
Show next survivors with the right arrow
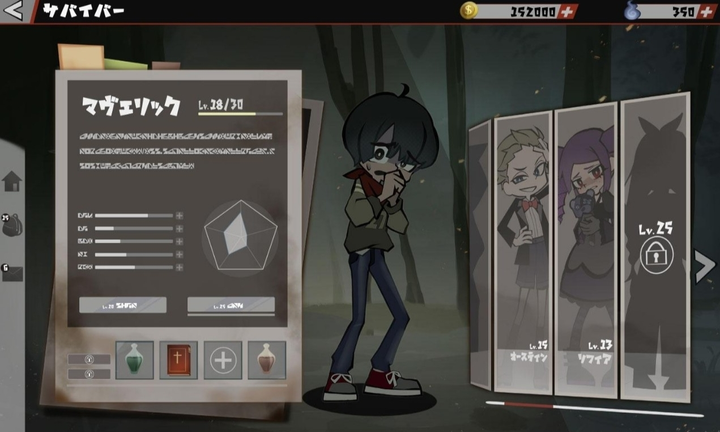(704, 265)
